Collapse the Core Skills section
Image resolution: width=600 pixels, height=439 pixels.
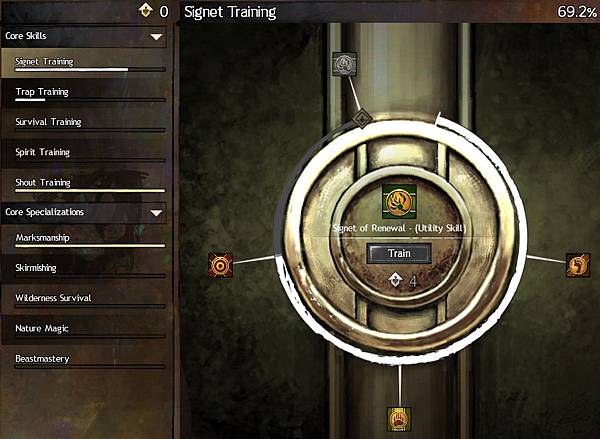point(156,36)
